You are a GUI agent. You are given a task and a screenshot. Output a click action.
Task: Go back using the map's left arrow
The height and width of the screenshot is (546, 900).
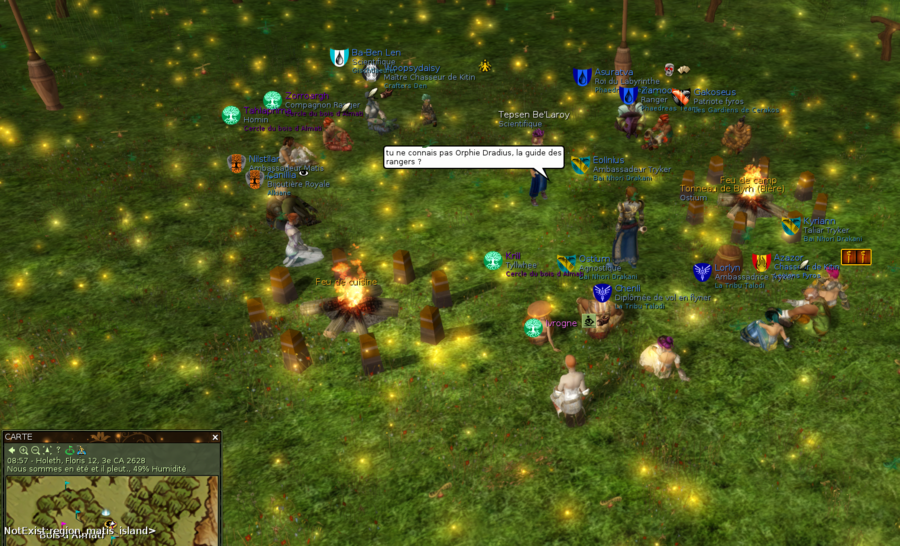click(x=11, y=450)
